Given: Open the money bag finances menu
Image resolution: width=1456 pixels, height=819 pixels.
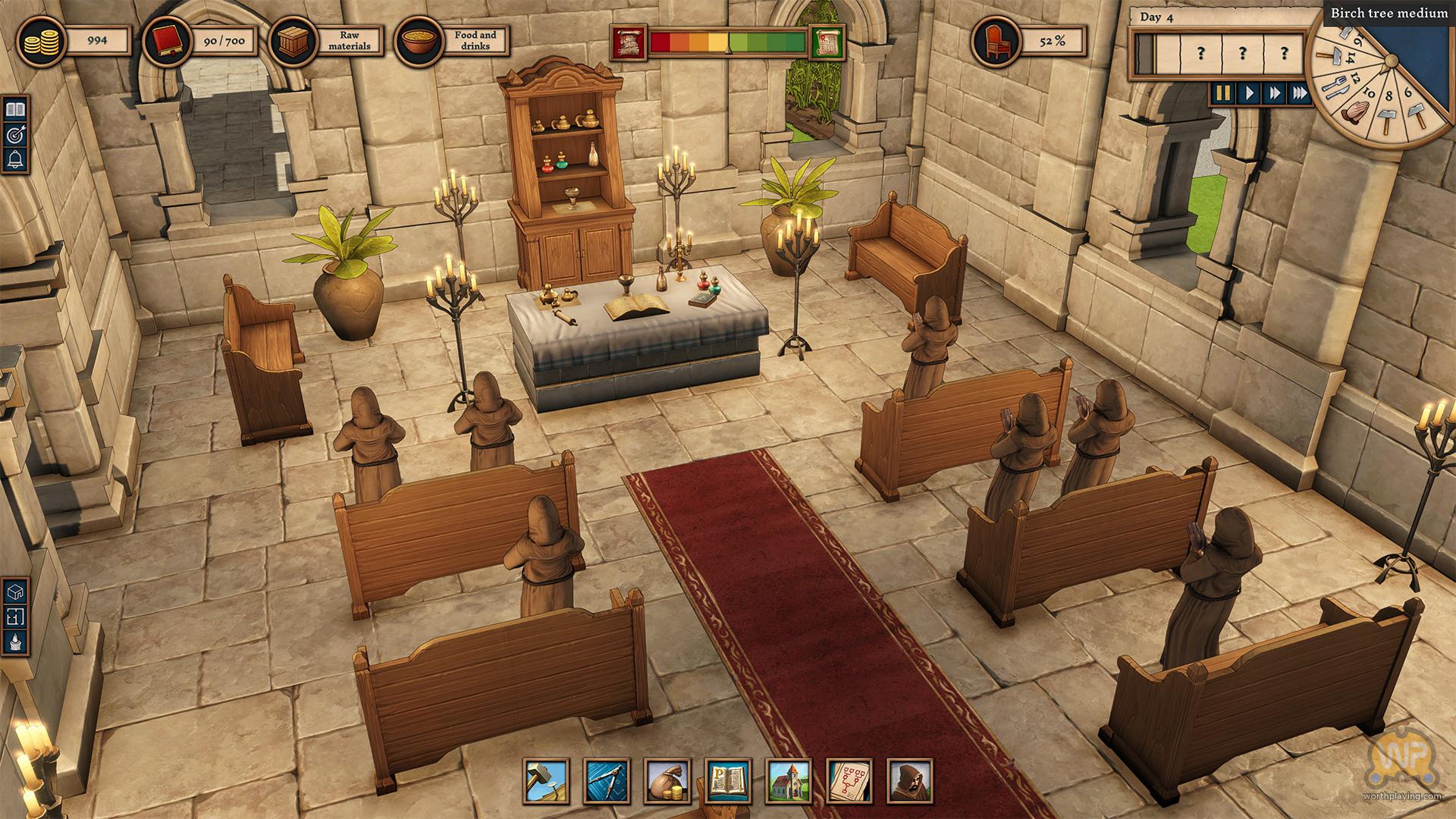Looking at the screenshot, I should point(667,781).
